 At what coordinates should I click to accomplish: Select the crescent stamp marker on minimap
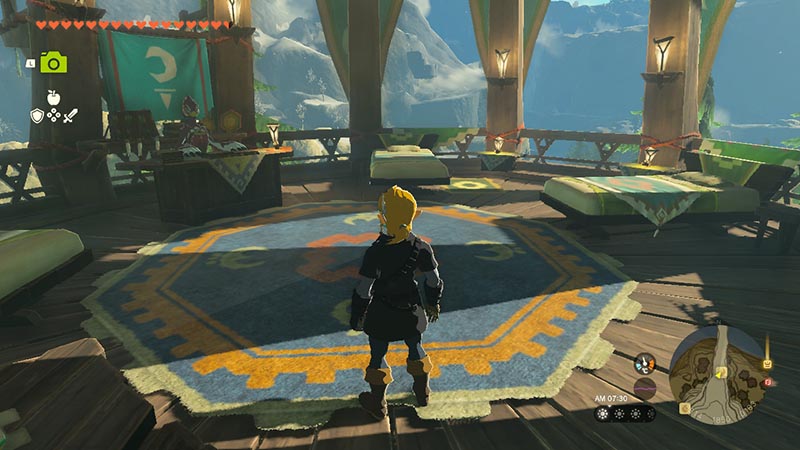[x=686, y=408]
